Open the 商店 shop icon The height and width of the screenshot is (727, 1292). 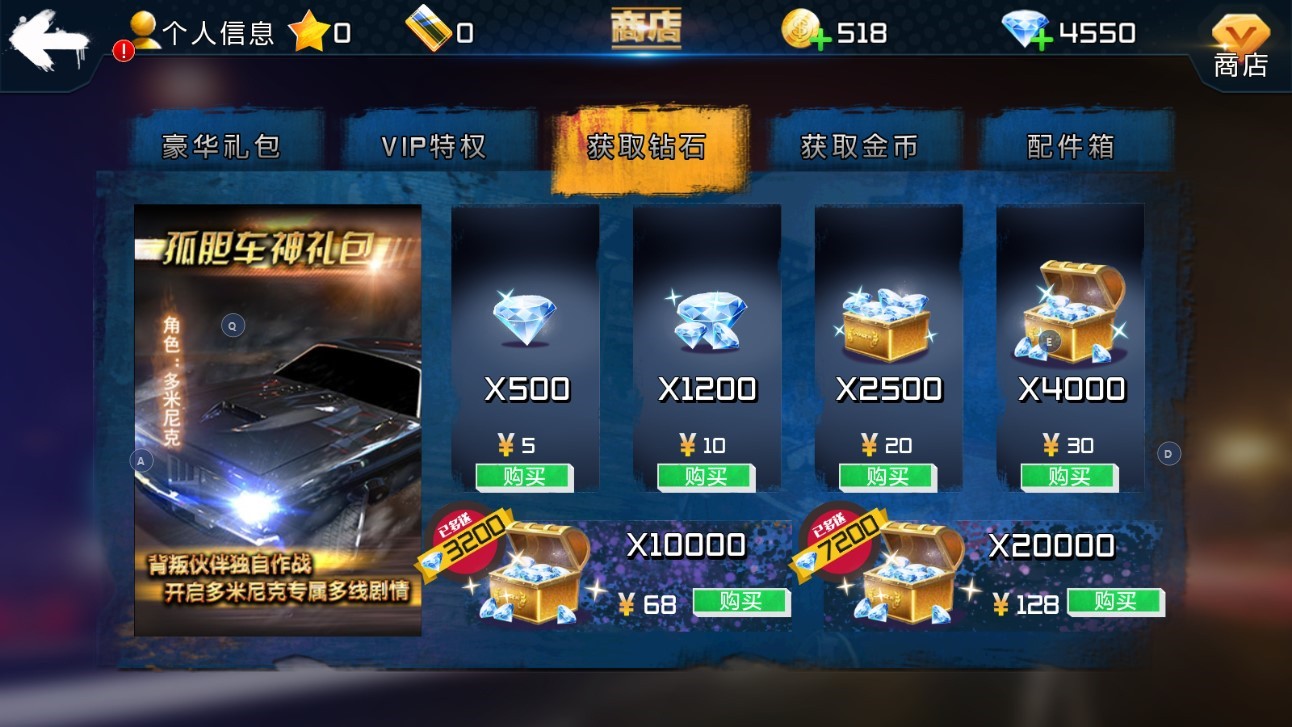(1240, 46)
